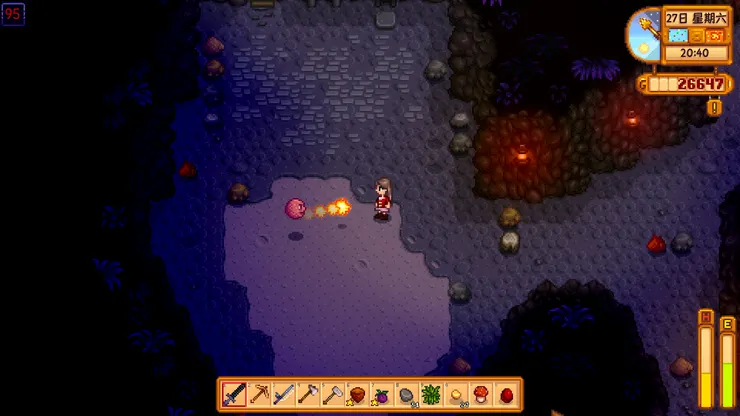Choose the steel blade sword slot
The image size is (740, 416).
284,394
